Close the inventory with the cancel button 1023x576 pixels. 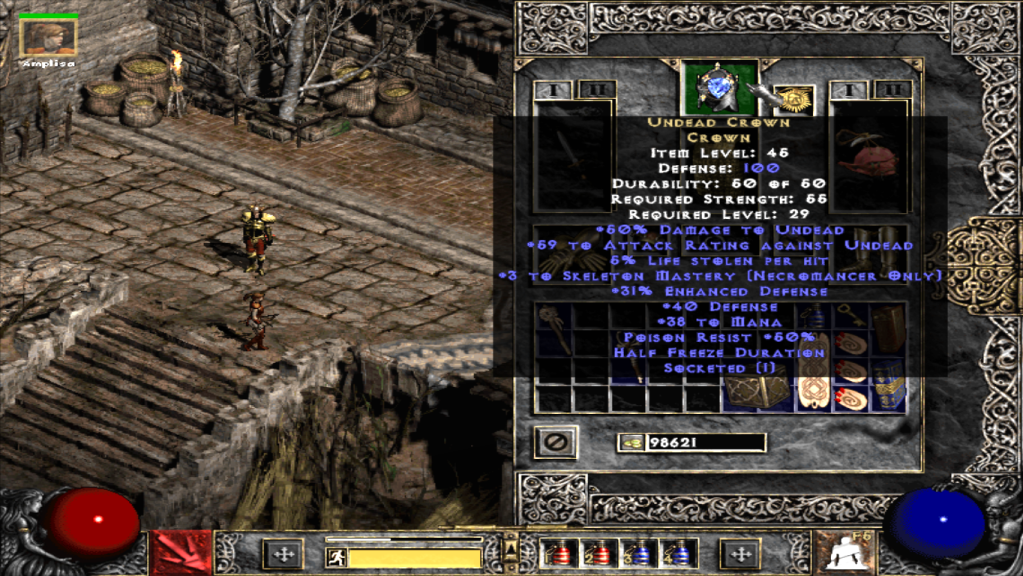point(554,441)
